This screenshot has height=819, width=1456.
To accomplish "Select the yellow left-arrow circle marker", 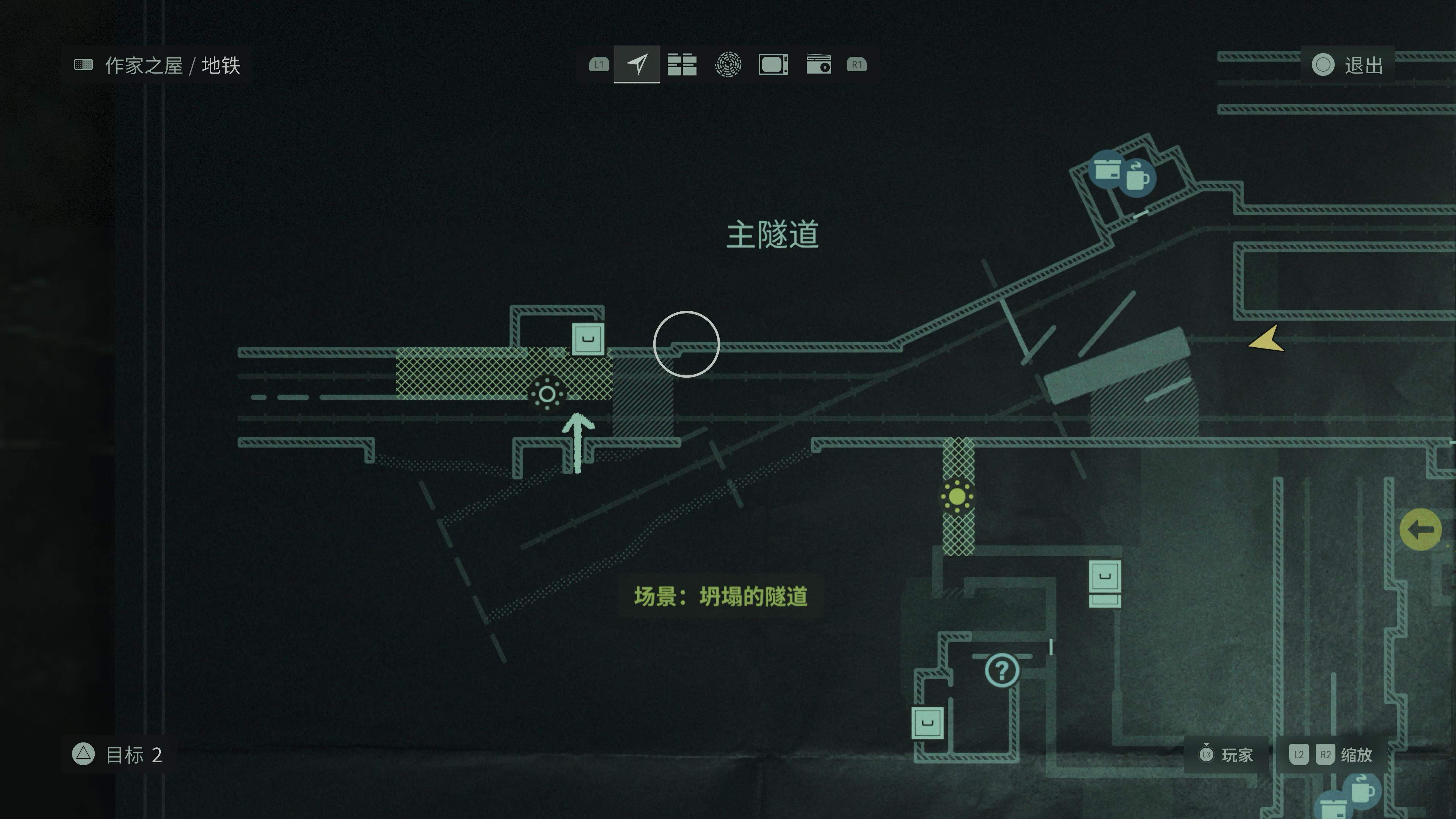I will (1420, 530).
